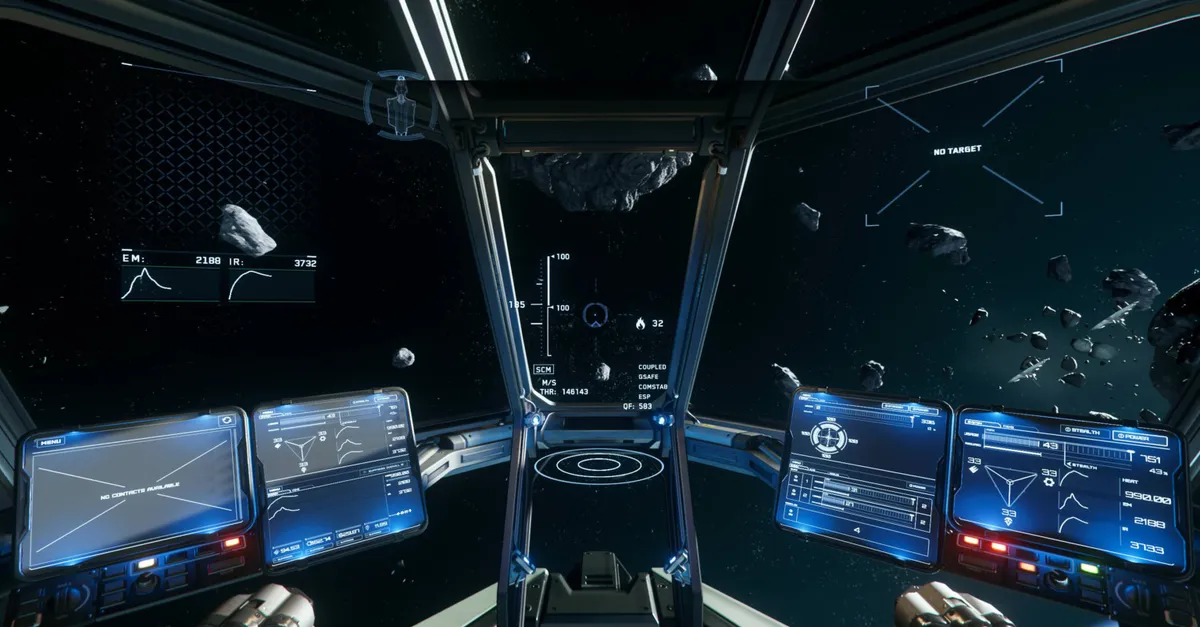This screenshot has height=627, width=1200.
Task: Open the MENU on the contacts display
Action: tap(50, 441)
